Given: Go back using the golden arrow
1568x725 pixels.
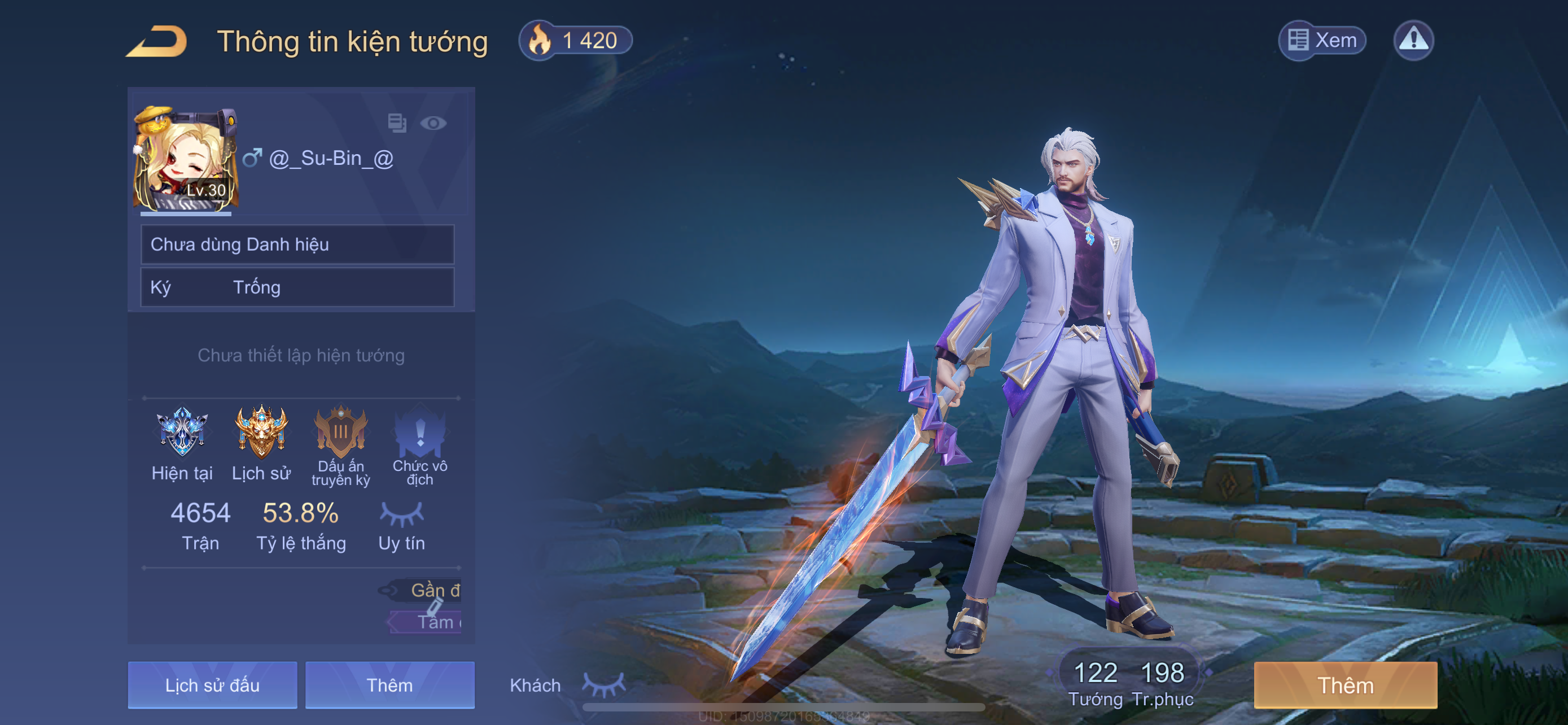Looking at the screenshot, I should [x=157, y=41].
